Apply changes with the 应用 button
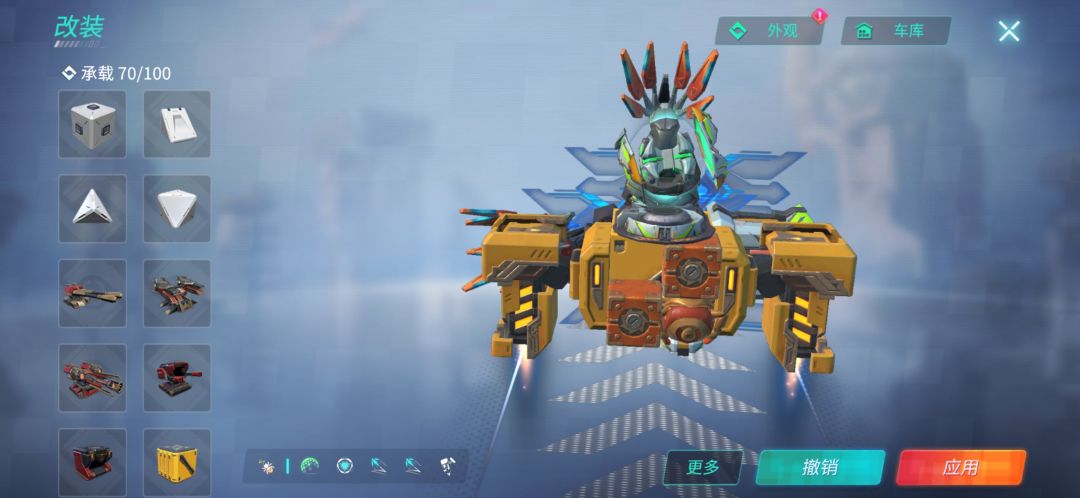Screen dimensions: 1080x498 pyautogui.click(x=960, y=467)
